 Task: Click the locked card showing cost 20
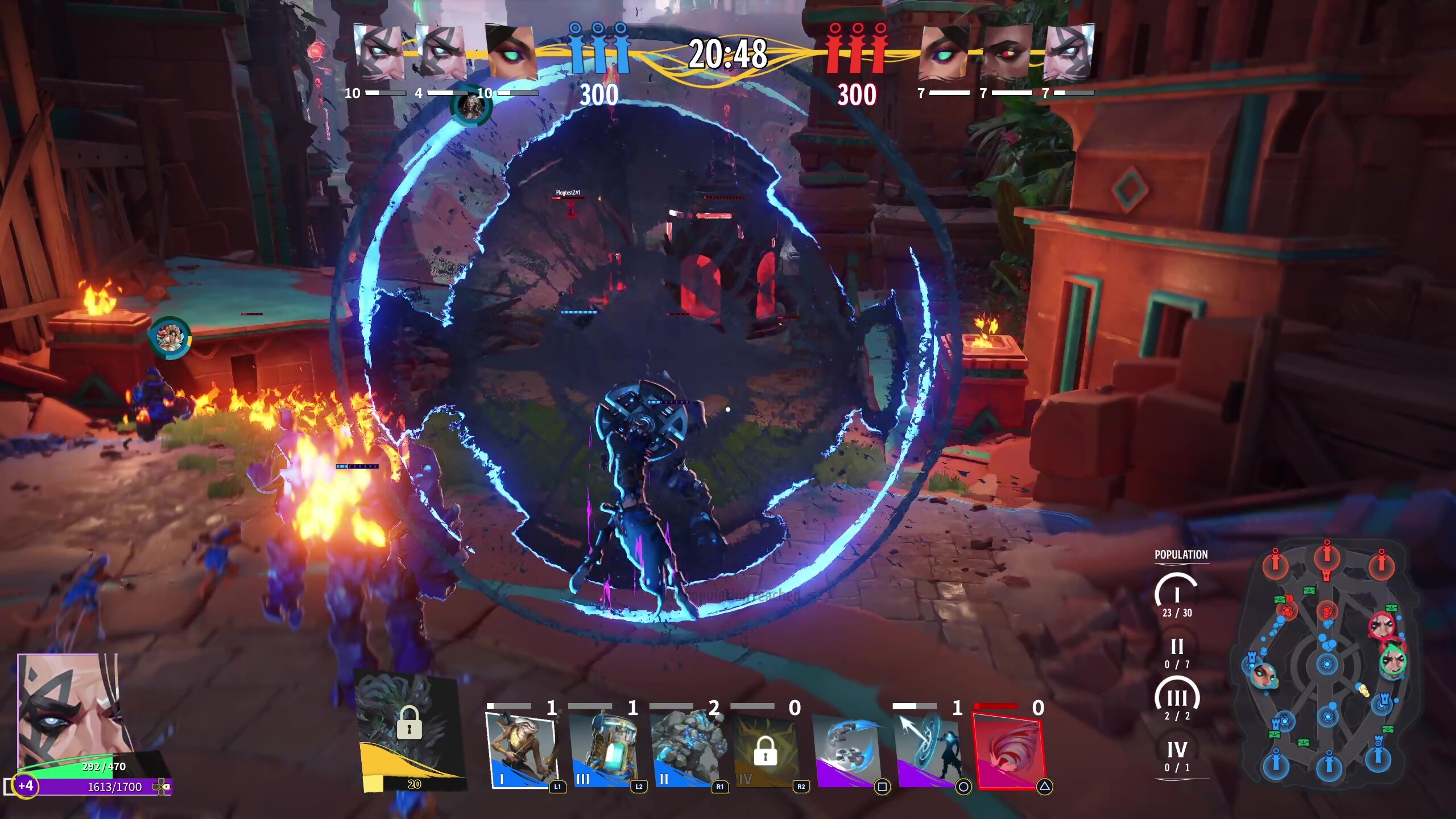411,734
